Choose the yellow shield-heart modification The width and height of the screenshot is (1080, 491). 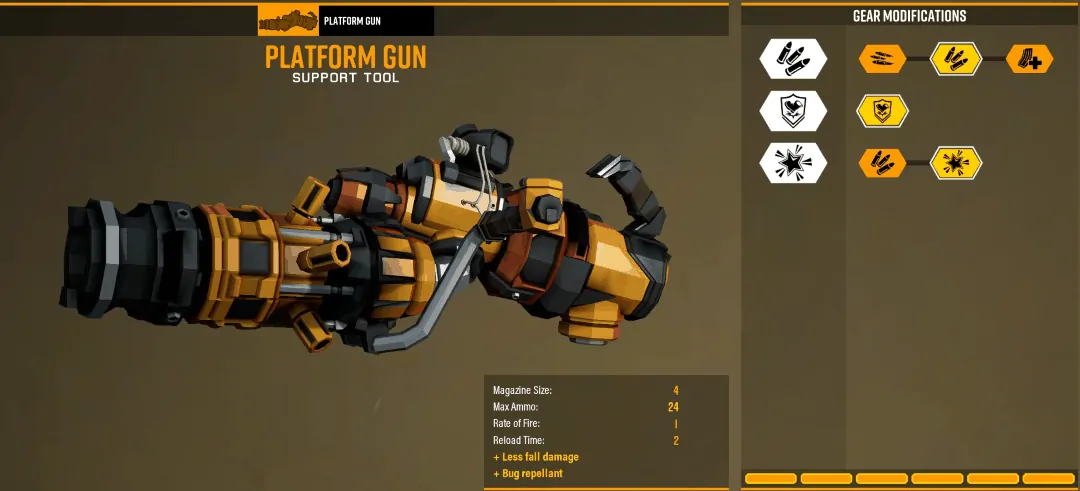(882, 111)
